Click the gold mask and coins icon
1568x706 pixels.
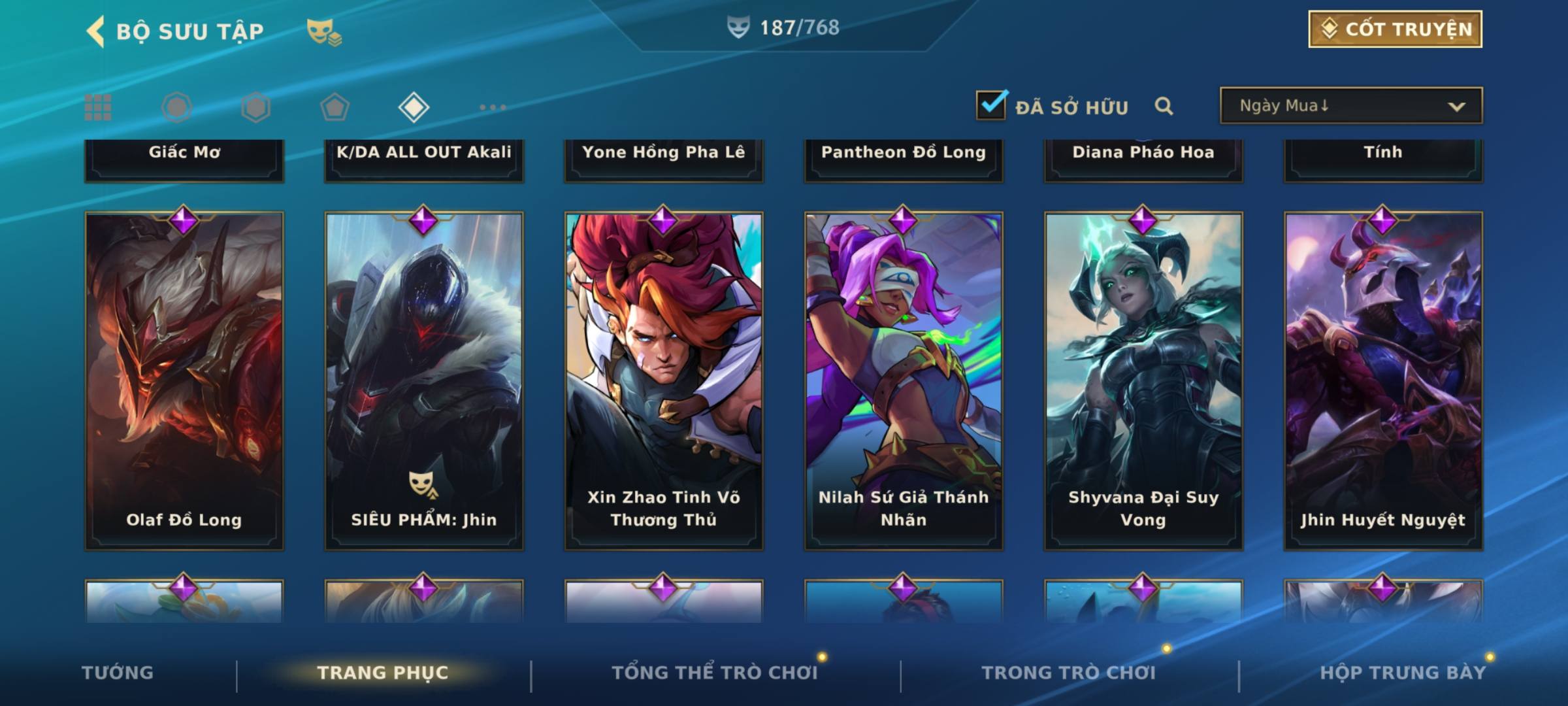click(324, 31)
